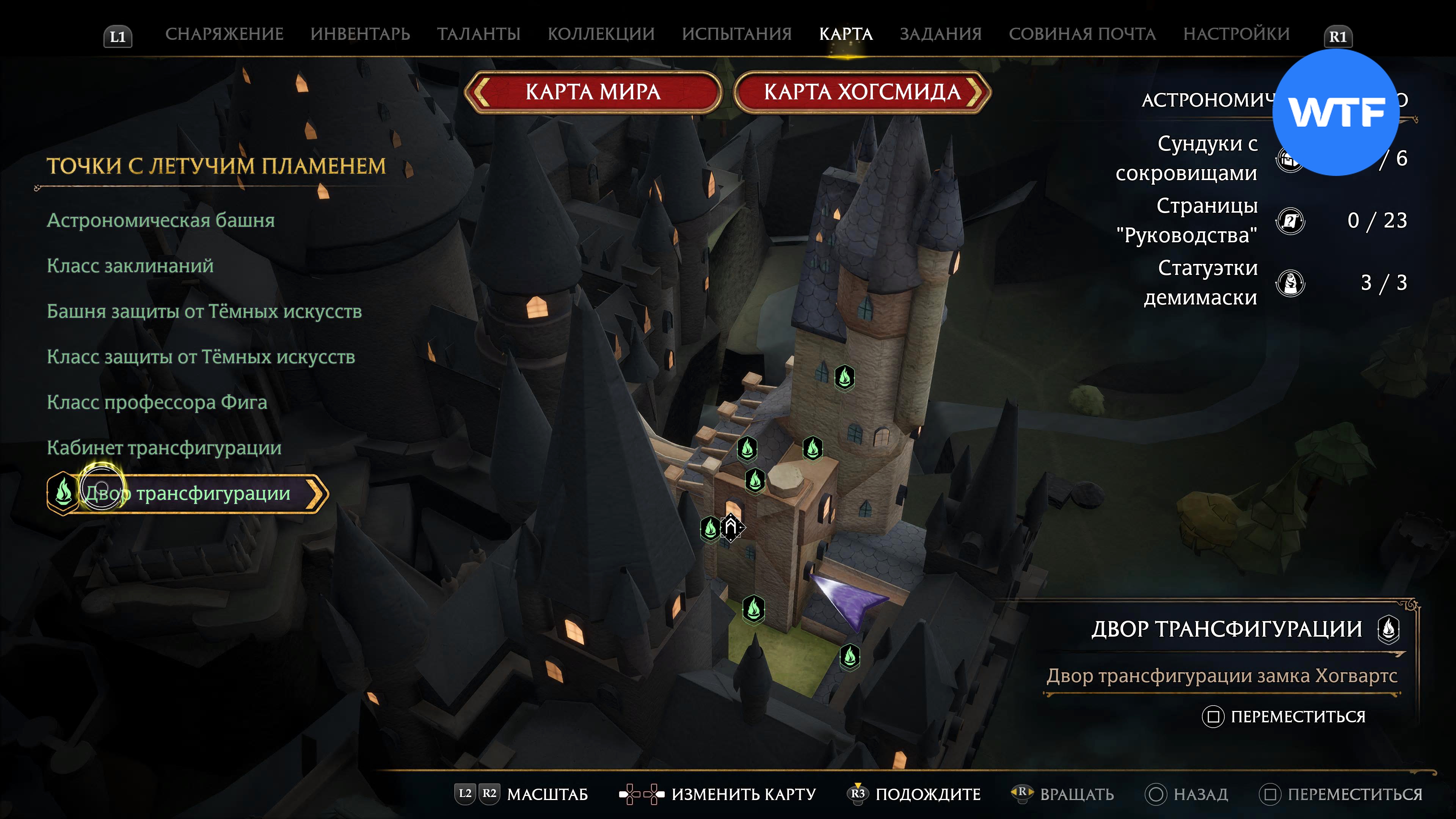This screenshot has height=819, width=1456.
Task: Click the WTF overlay badge
Action: click(x=1335, y=112)
